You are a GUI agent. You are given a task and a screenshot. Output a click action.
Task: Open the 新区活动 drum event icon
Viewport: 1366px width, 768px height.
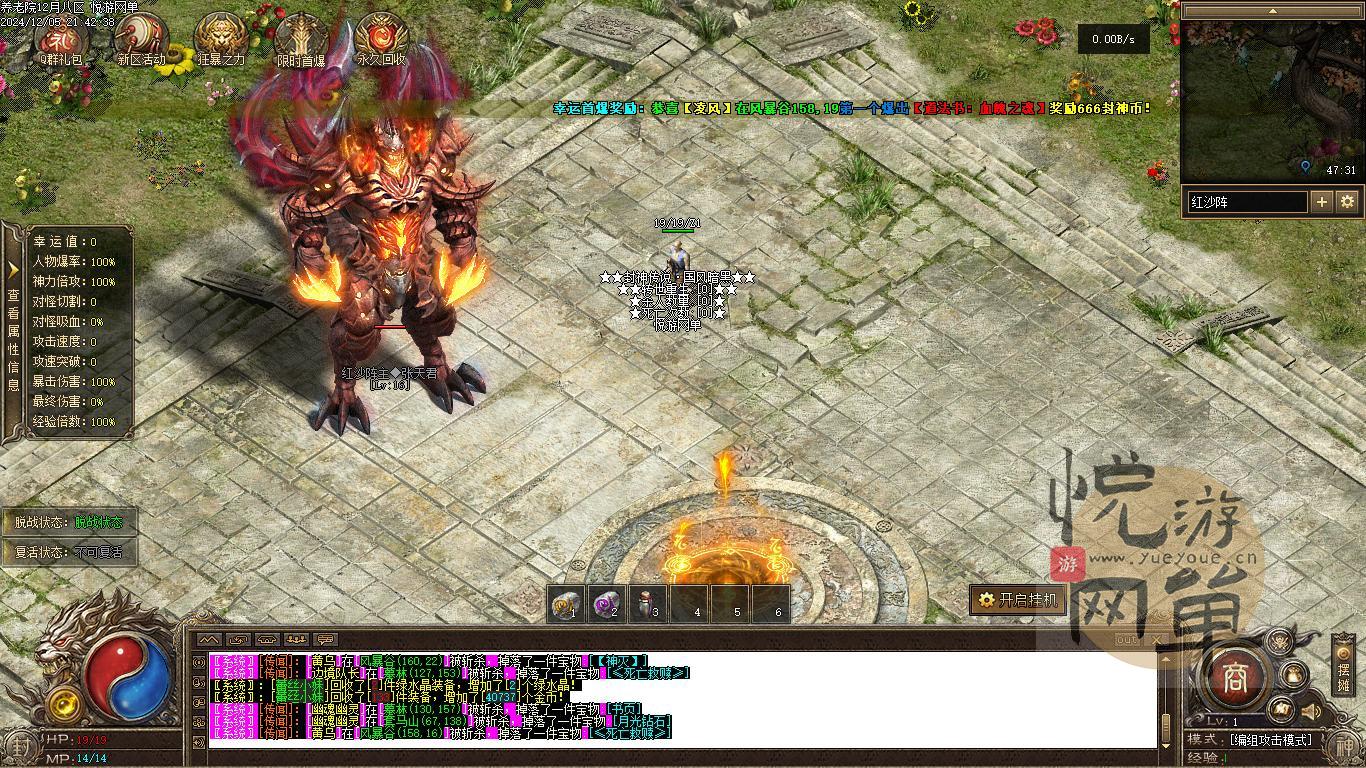click(141, 38)
